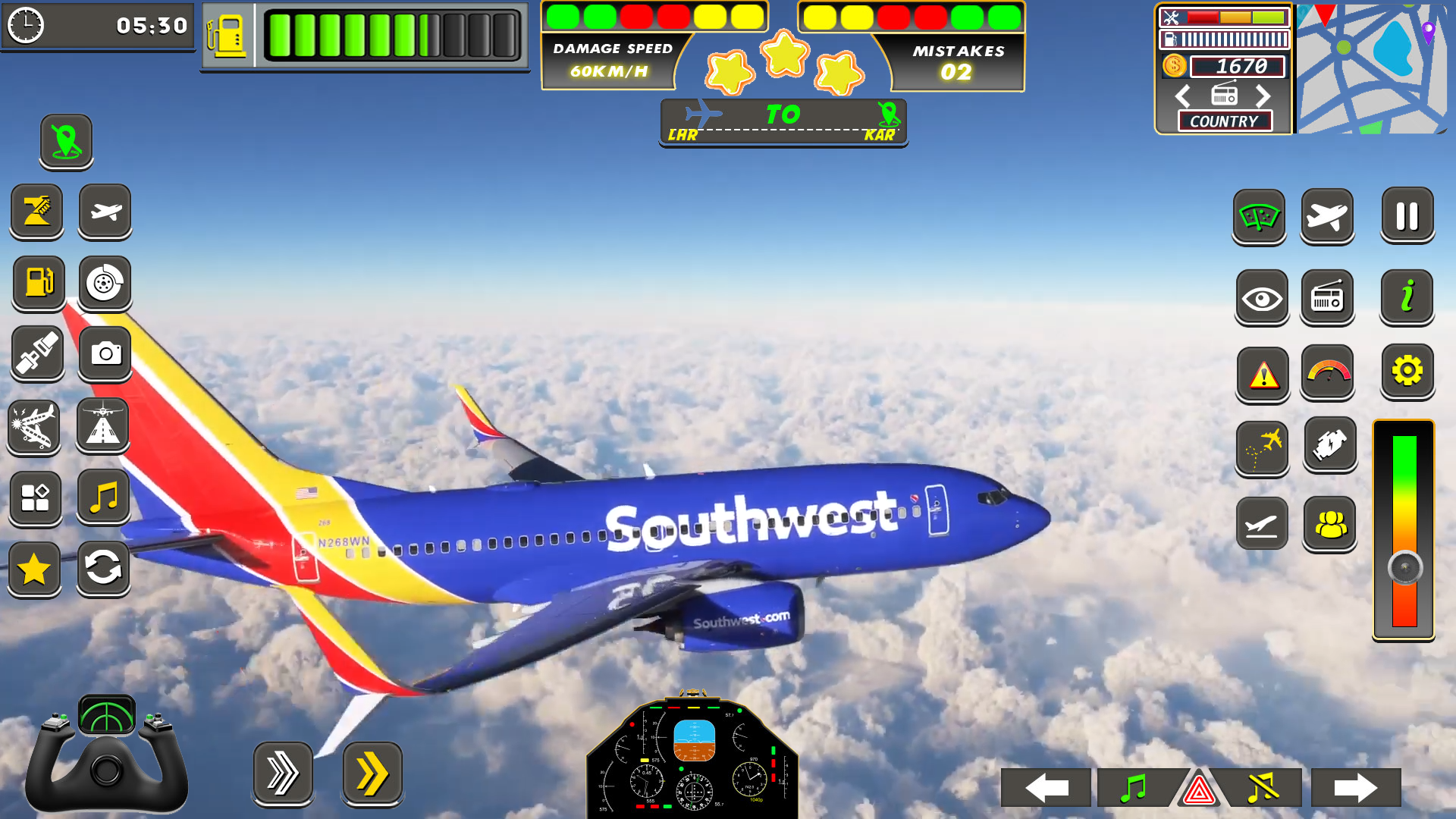Adjust the throttle slider
Viewport: 1456px width, 819px height.
coord(1405,565)
